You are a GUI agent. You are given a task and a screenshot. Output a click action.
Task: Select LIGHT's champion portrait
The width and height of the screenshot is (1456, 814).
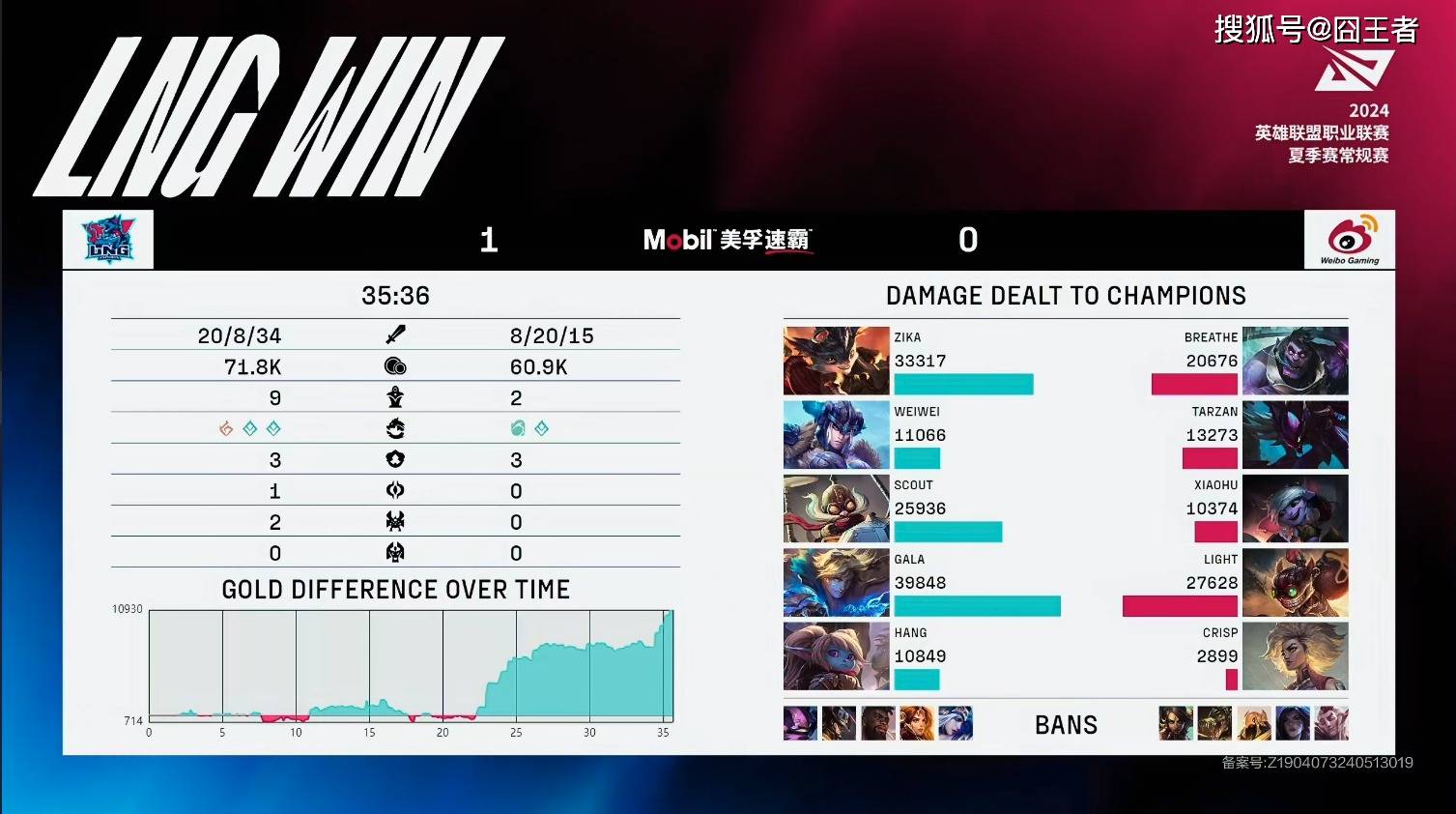click(x=1295, y=583)
